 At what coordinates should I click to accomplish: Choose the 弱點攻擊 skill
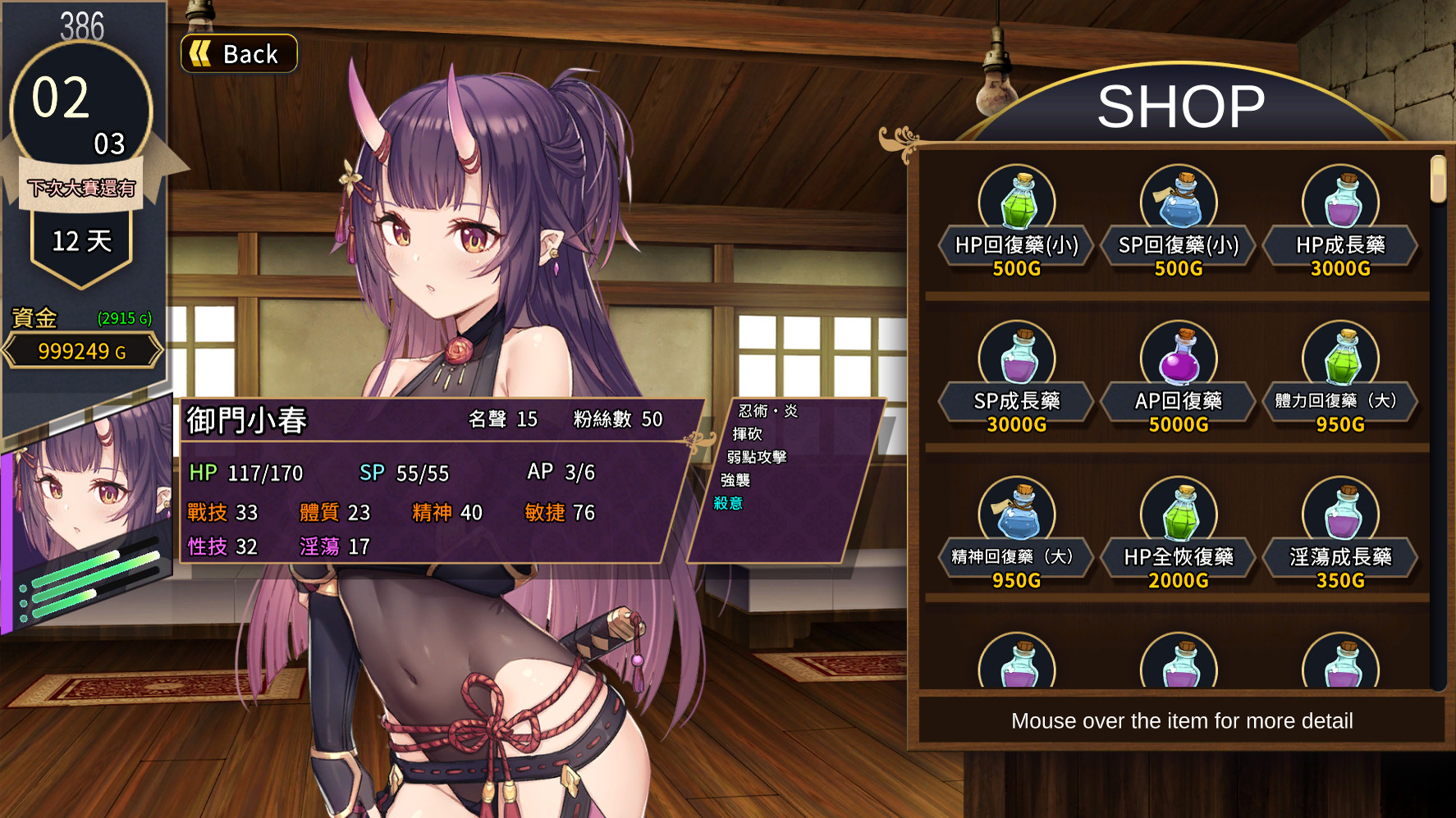(756, 457)
